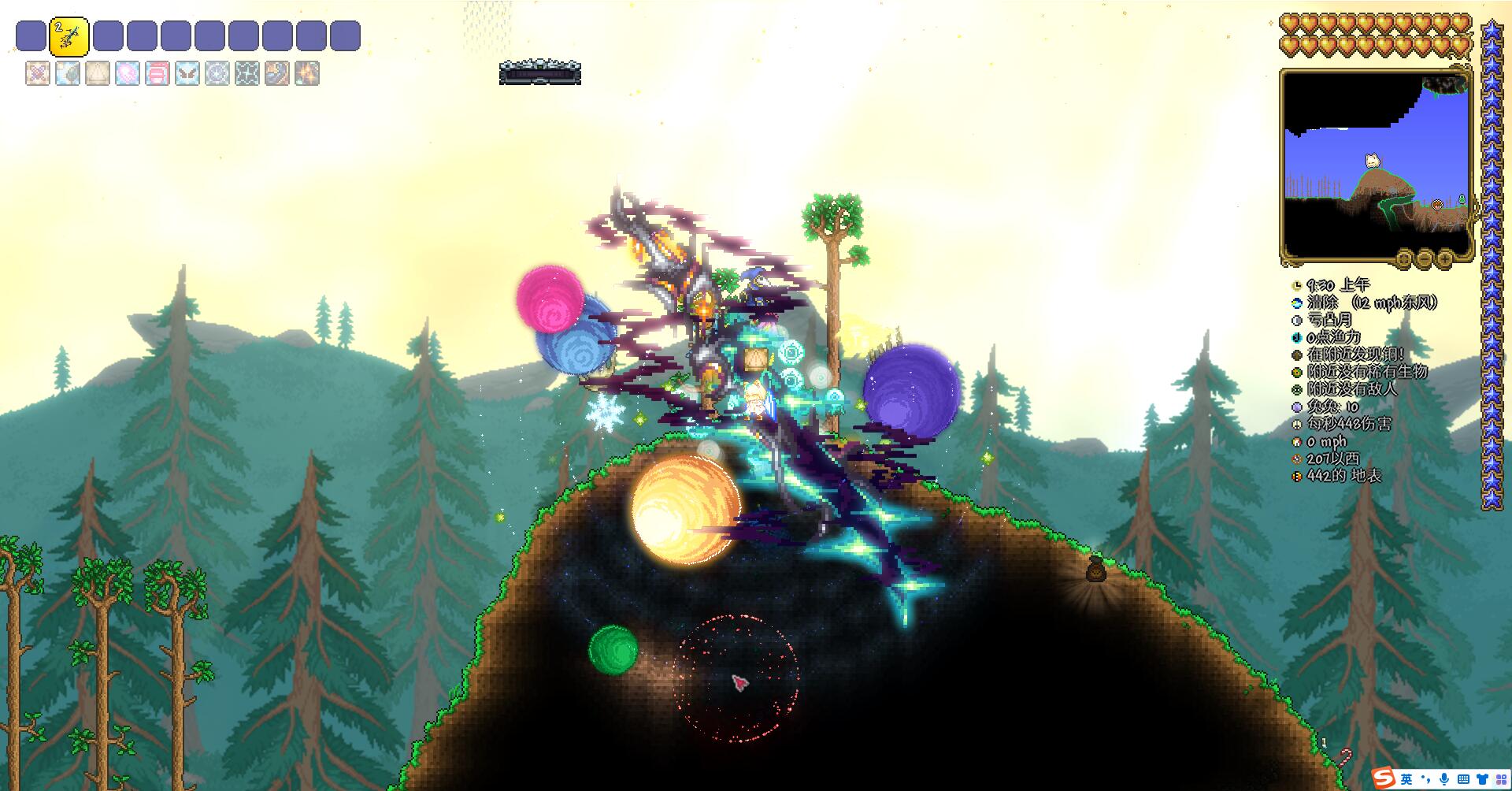Viewport: 1512px width, 791px height.
Task: Click the sparkling orange stars buff icon
Action: 307,73
